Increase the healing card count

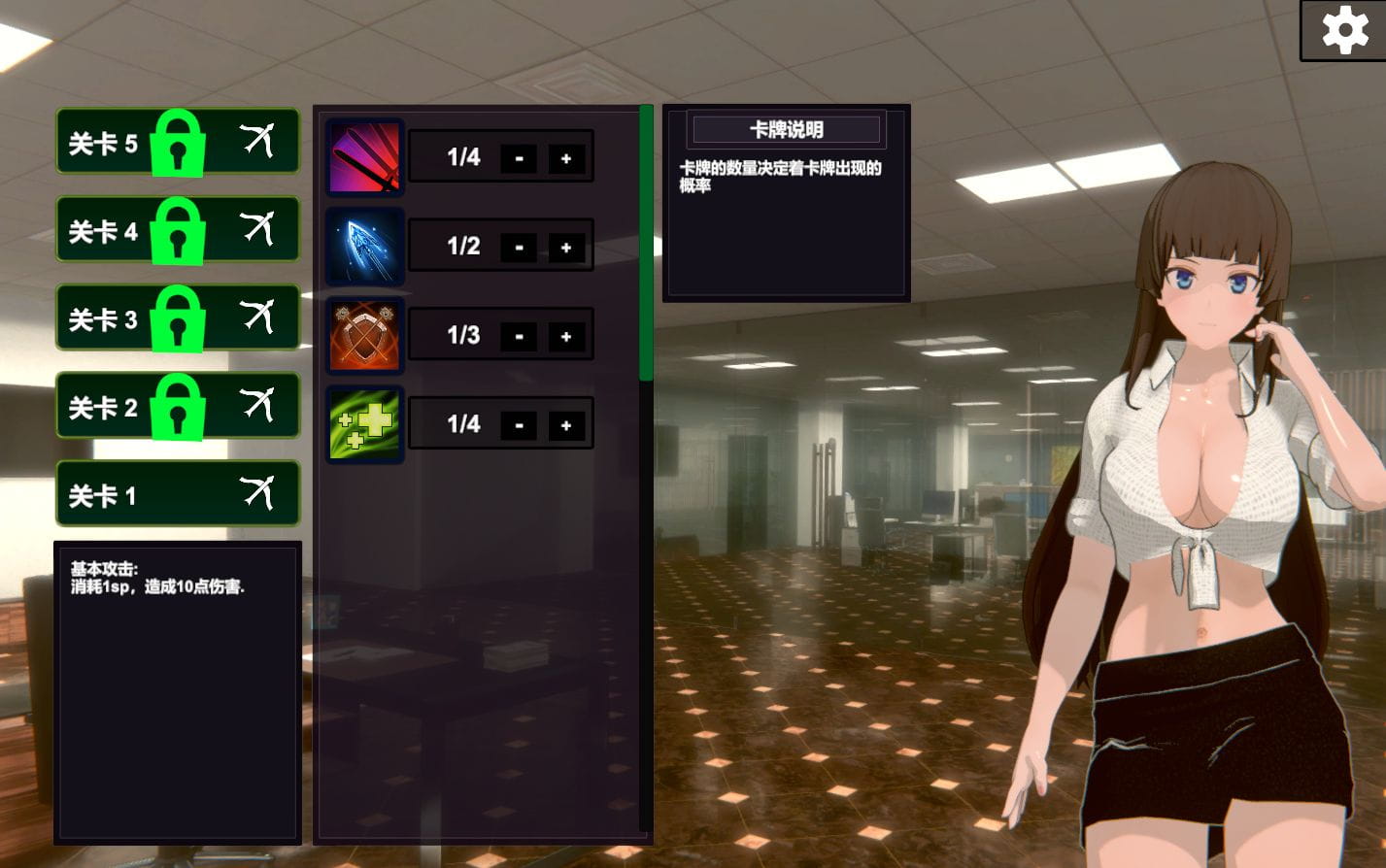click(567, 423)
